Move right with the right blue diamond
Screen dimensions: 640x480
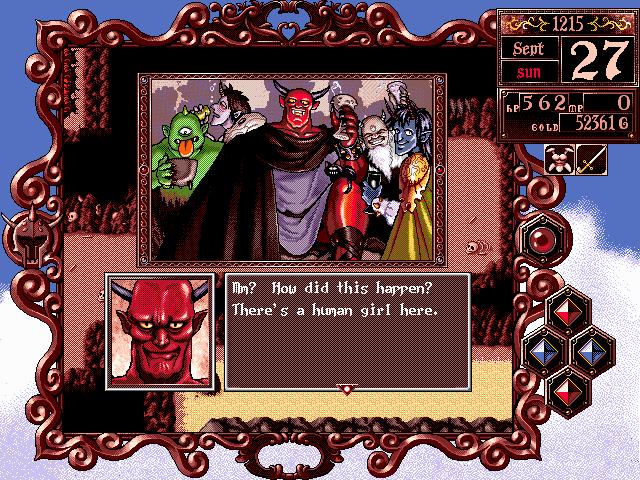tap(590, 350)
